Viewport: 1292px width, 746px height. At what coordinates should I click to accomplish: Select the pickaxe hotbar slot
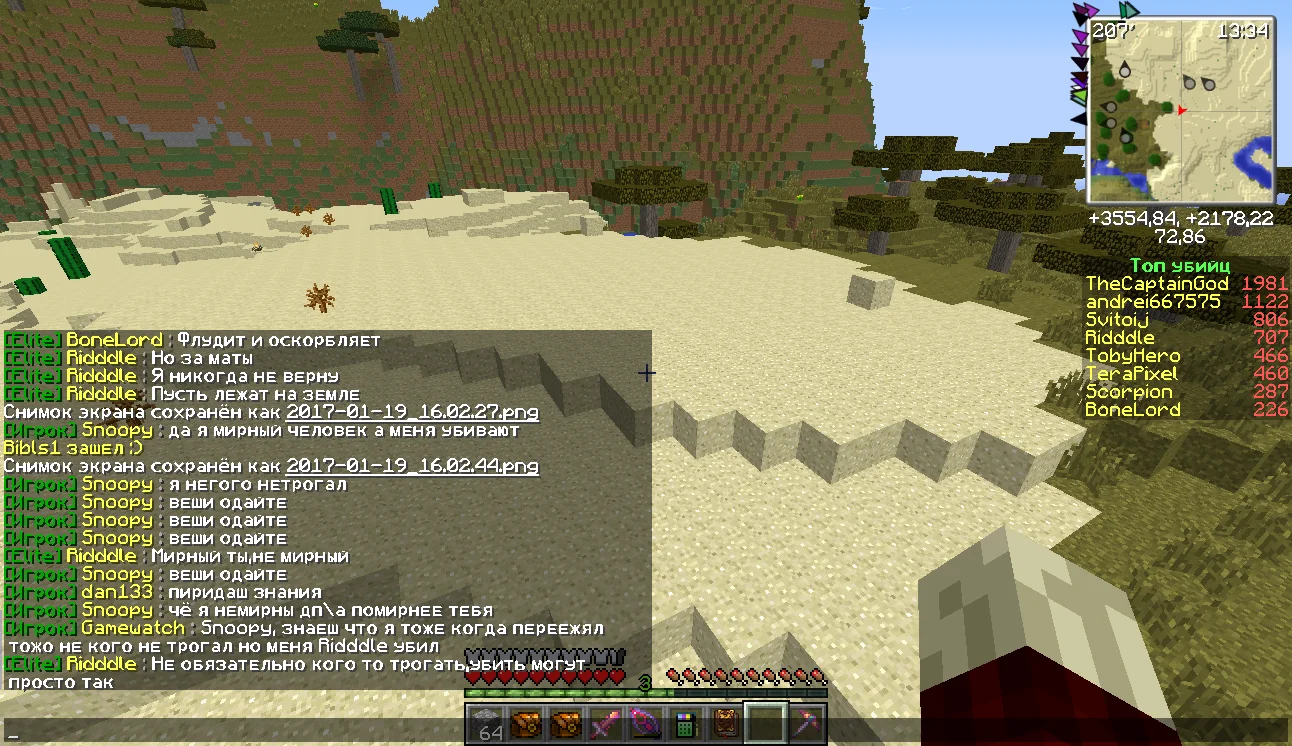(805, 723)
